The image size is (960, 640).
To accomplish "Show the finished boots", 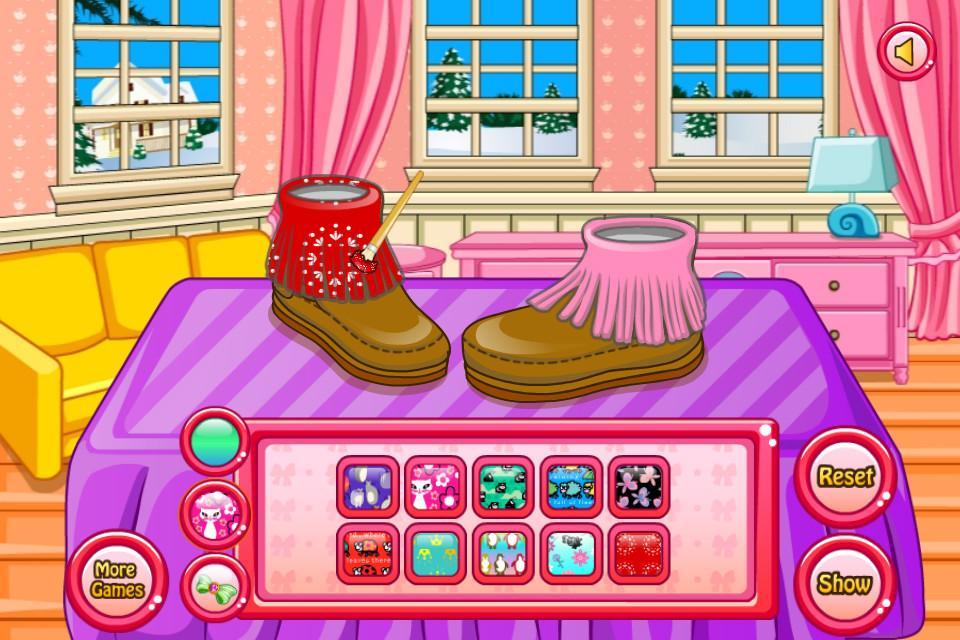I will (844, 583).
